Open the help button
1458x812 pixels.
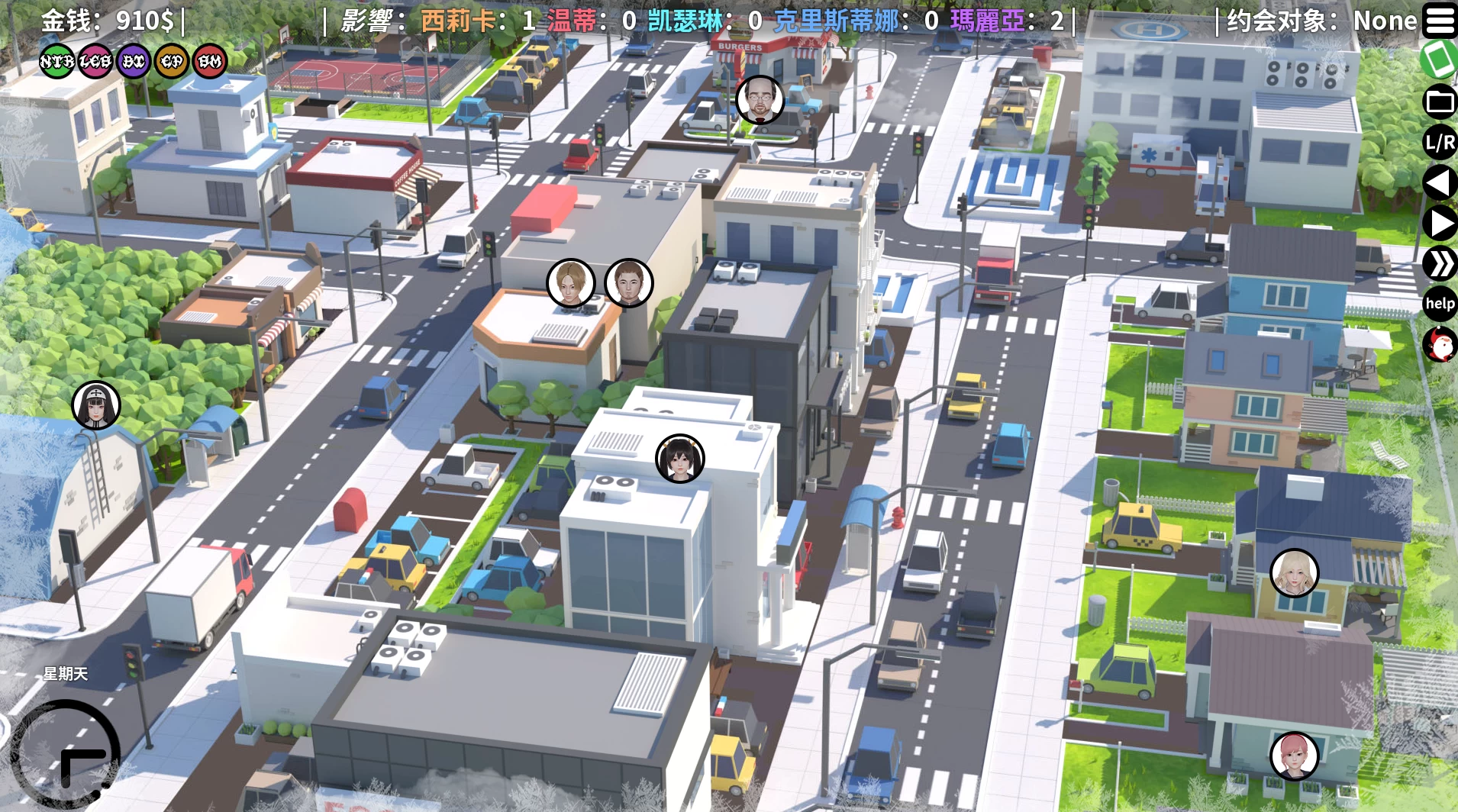point(1440,304)
